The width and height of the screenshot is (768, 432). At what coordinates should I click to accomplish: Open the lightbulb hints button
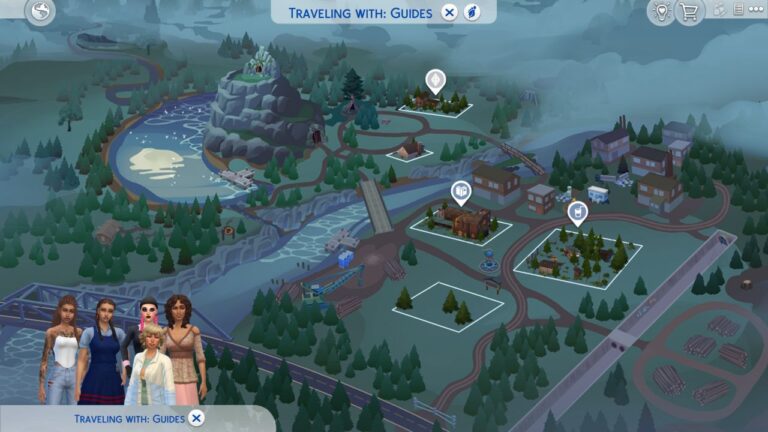point(659,12)
